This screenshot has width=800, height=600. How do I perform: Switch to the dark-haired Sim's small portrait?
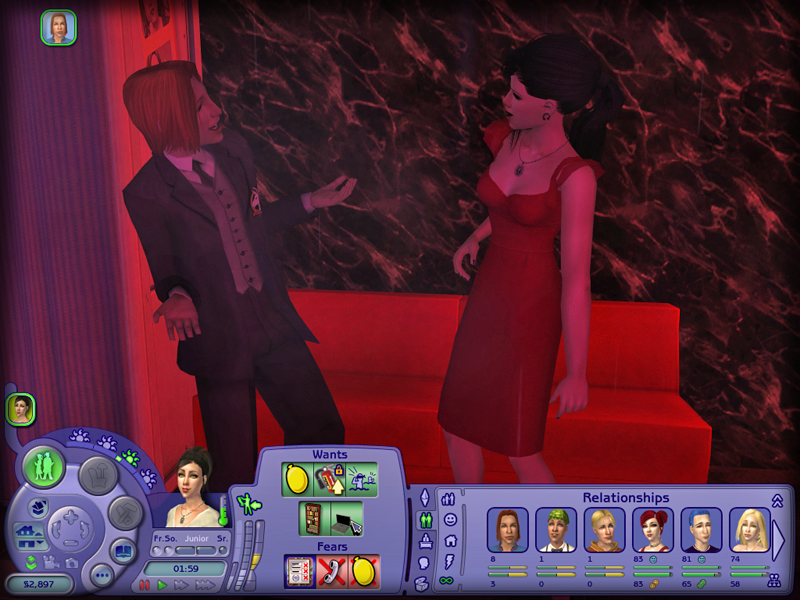pyautogui.click(x=20, y=408)
